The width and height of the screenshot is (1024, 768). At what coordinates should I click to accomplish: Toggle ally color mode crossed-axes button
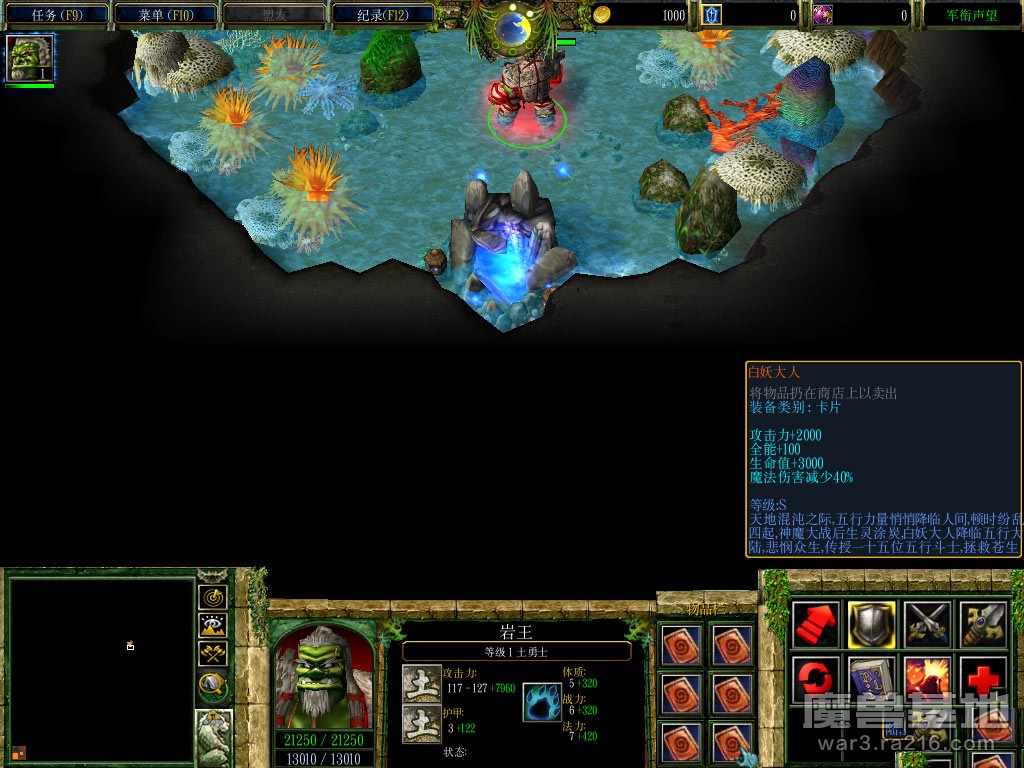(x=212, y=655)
